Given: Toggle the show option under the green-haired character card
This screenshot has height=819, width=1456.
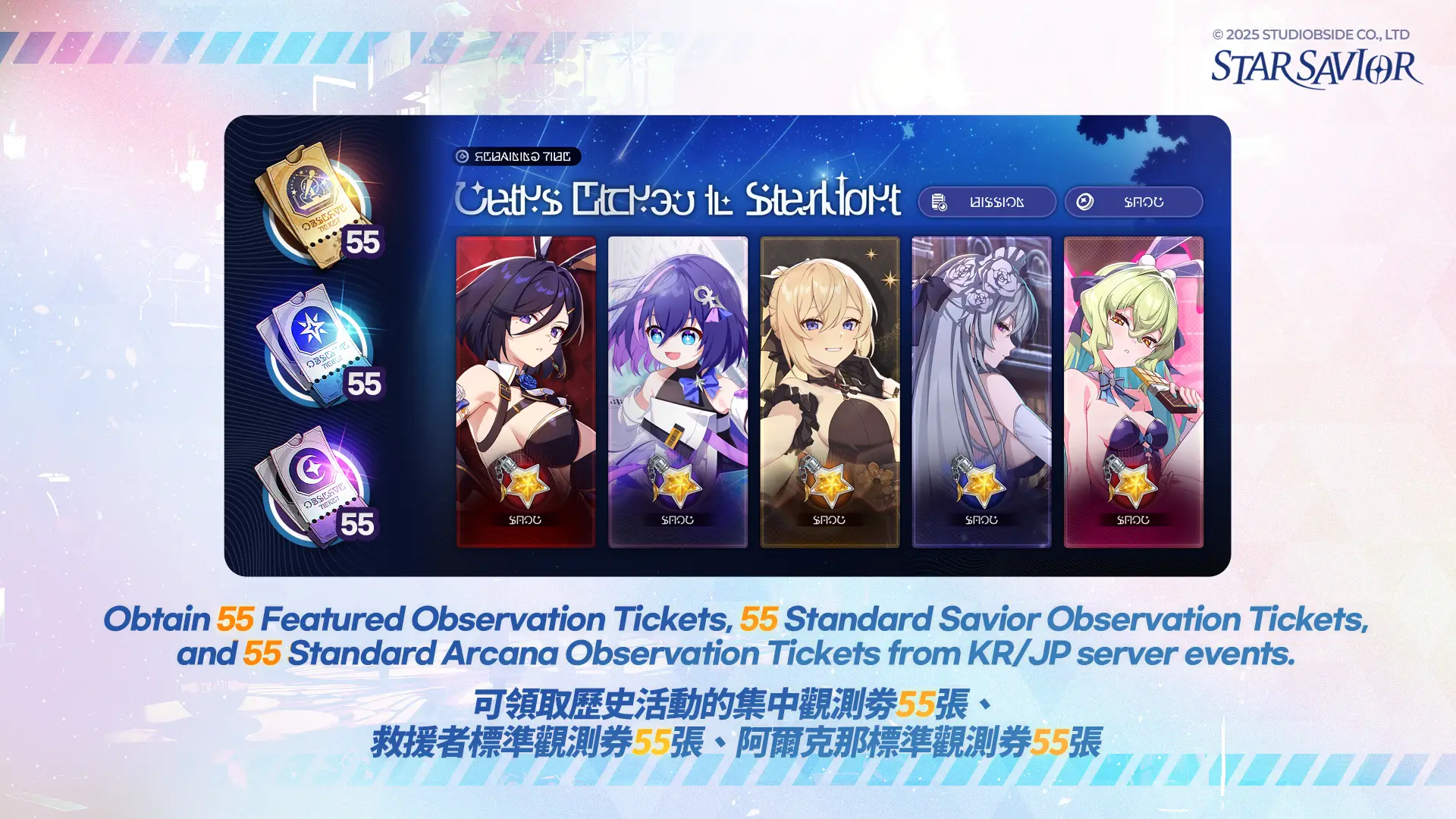Looking at the screenshot, I should tap(1133, 519).
